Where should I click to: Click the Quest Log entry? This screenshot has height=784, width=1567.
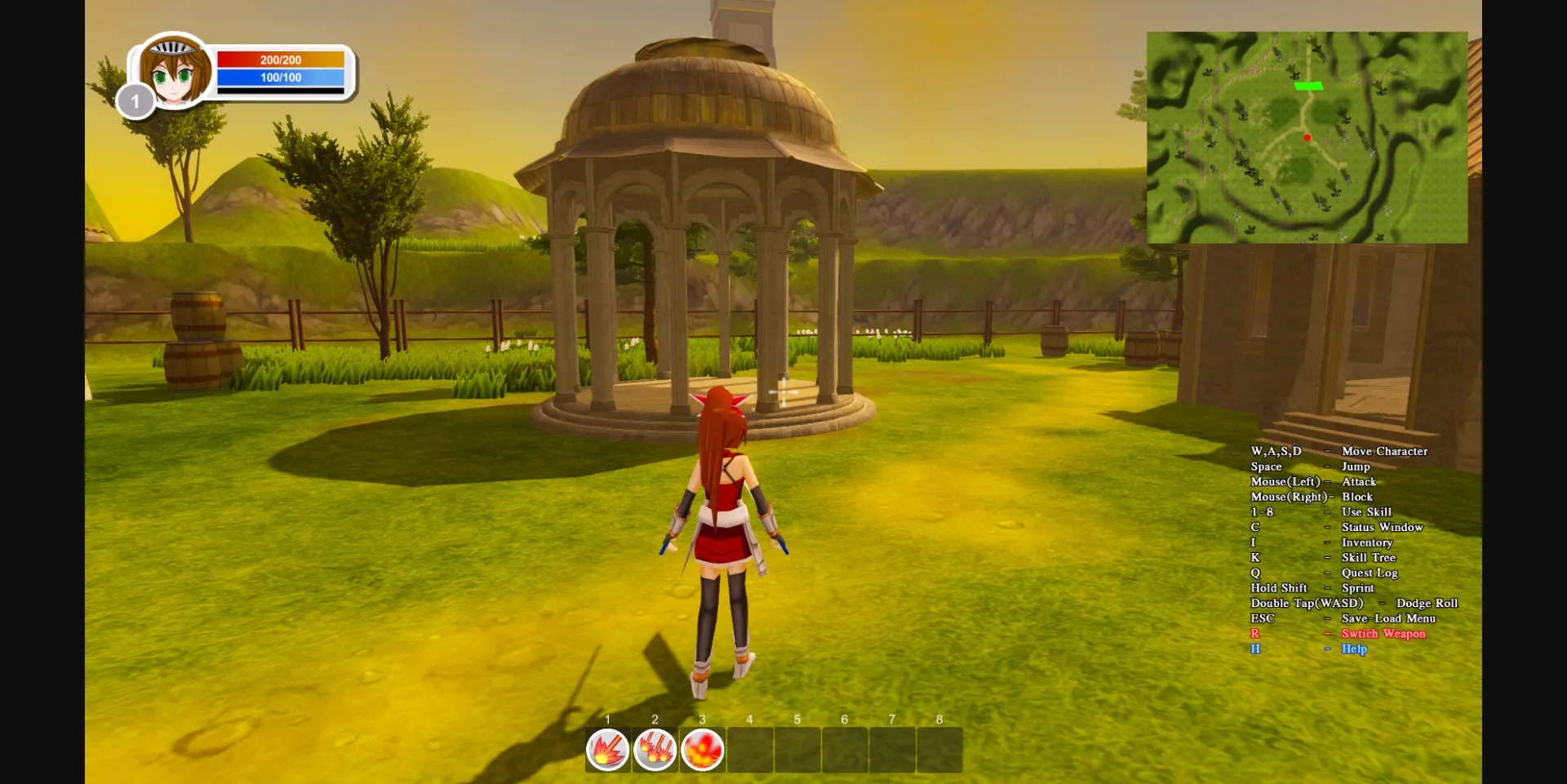(1370, 573)
